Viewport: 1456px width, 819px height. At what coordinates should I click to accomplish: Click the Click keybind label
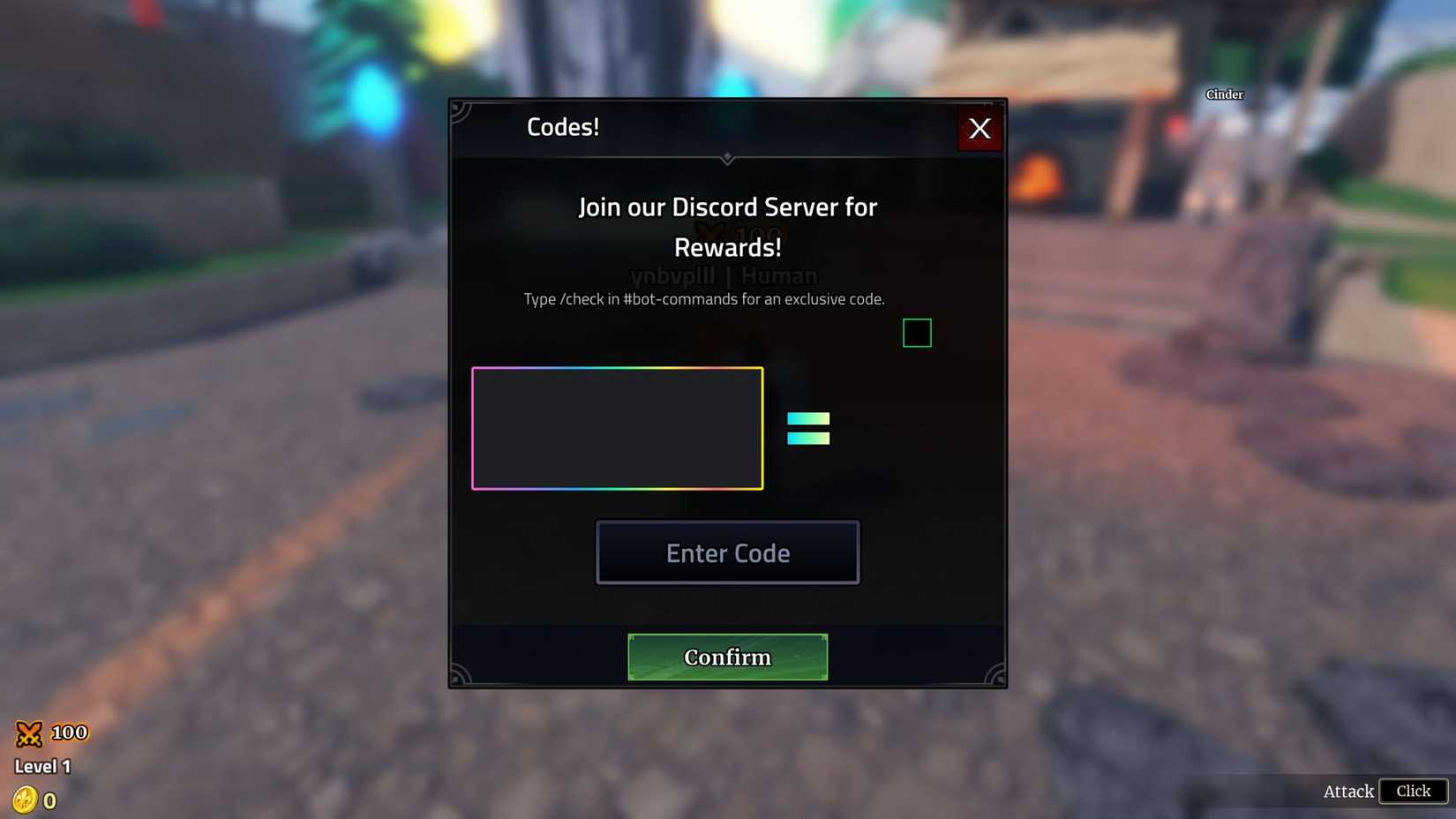[x=1413, y=792]
